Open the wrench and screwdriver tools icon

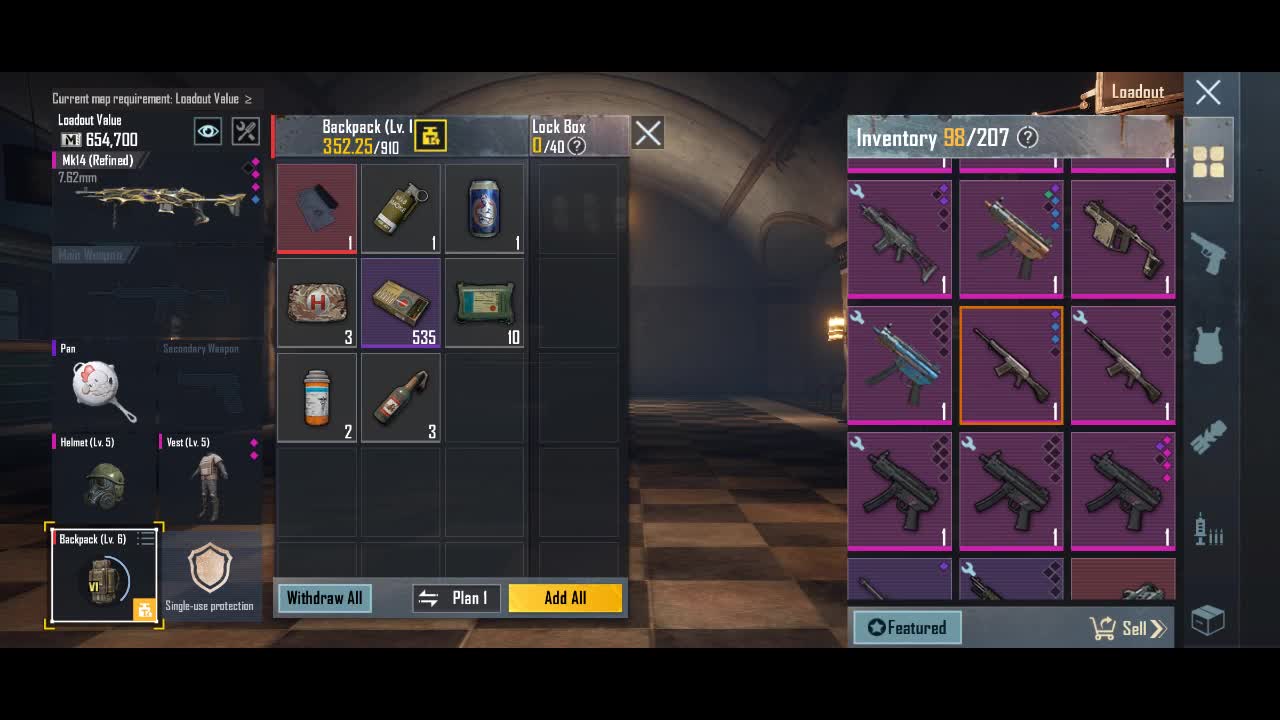pos(245,131)
